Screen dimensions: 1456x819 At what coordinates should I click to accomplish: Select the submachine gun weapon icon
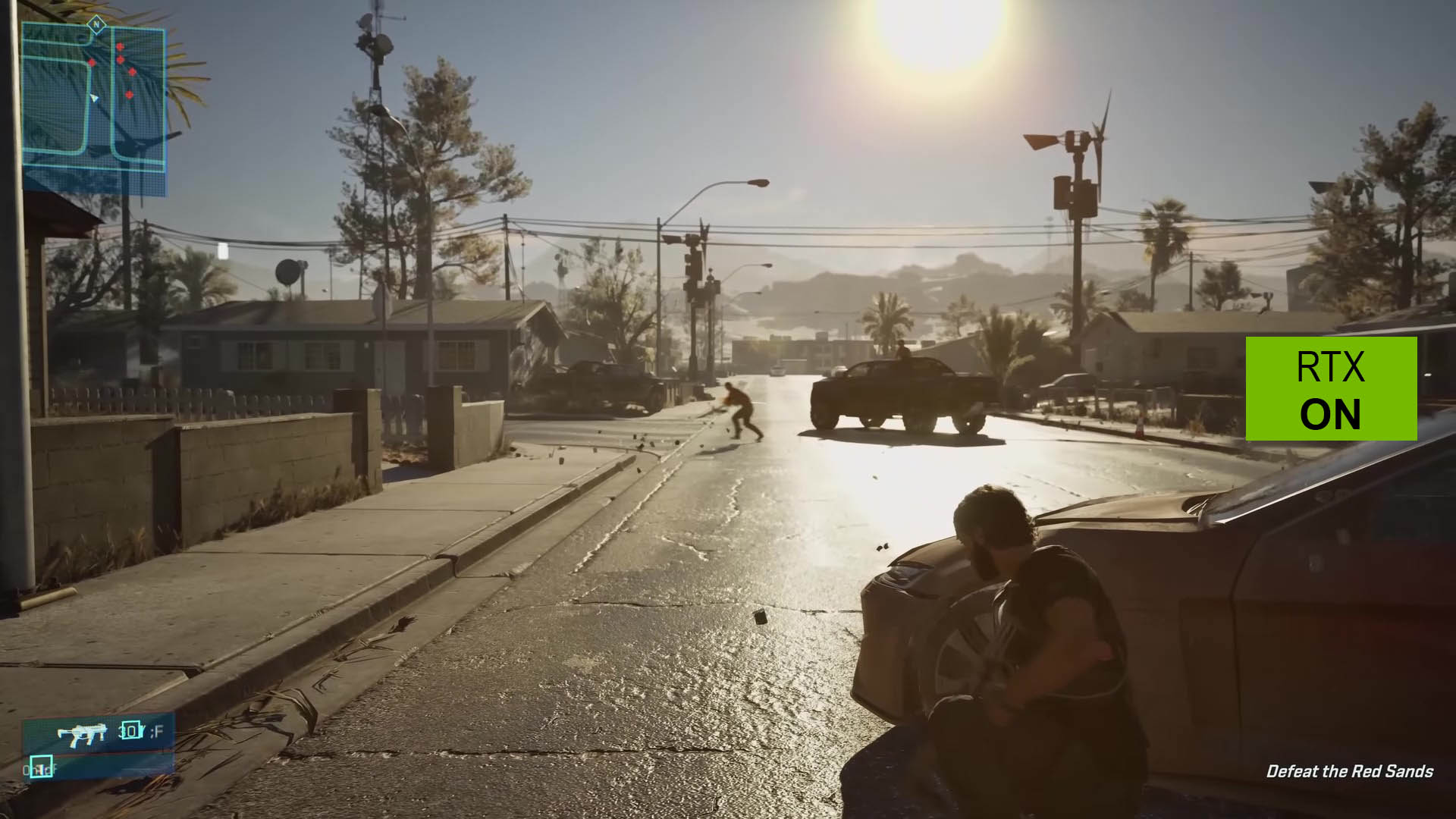(82, 733)
